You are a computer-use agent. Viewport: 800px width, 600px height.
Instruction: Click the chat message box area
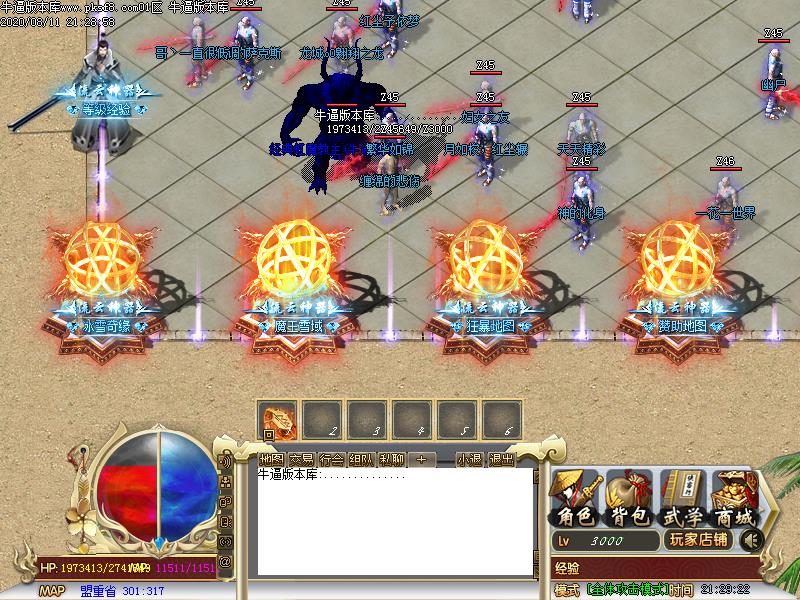pos(390,520)
